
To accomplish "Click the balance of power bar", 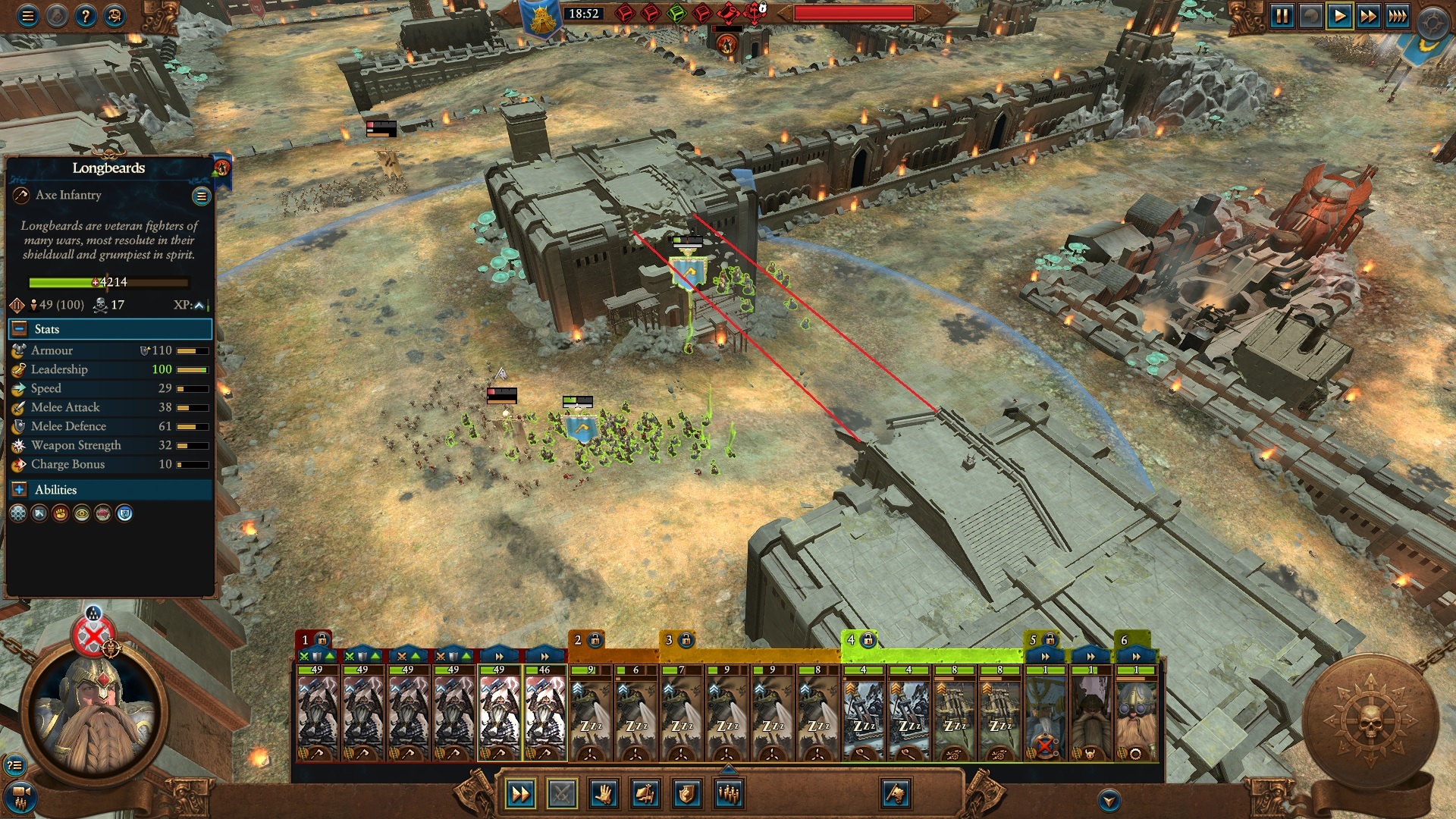I will 854,11.
